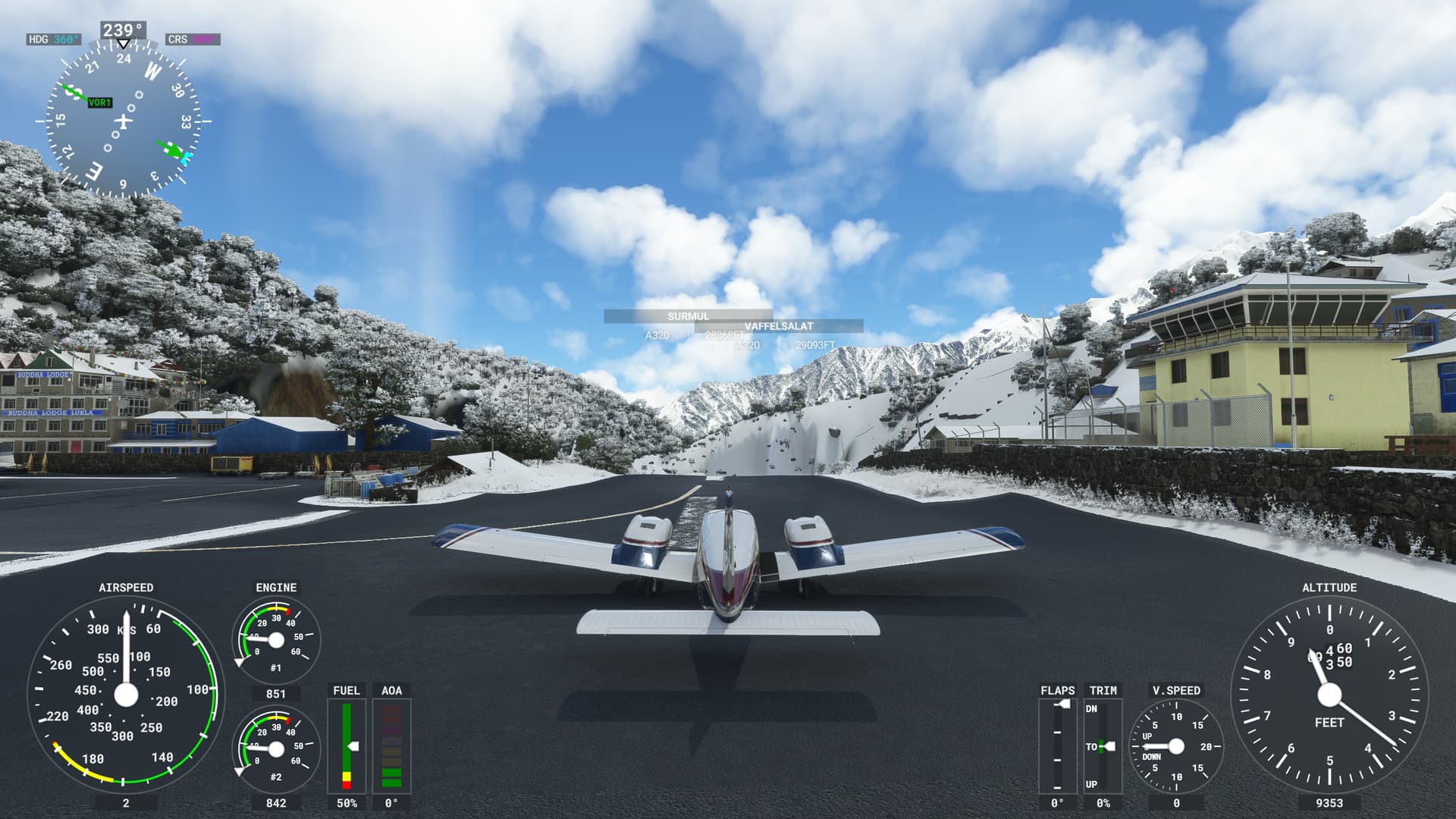The image size is (1456, 819).
Task: Select the compass rose instrument
Action: pos(124,121)
